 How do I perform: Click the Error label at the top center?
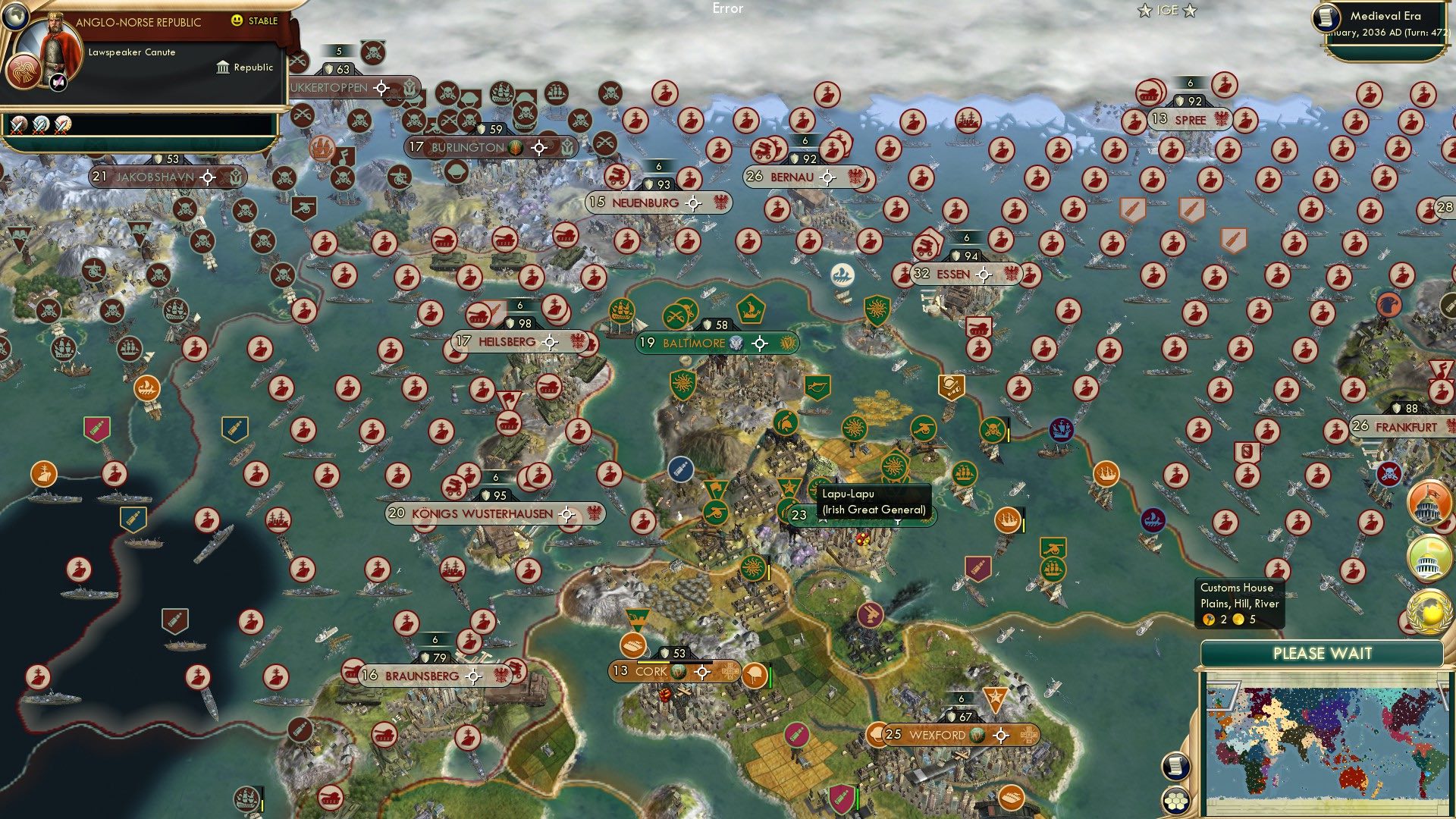[x=727, y=9]
